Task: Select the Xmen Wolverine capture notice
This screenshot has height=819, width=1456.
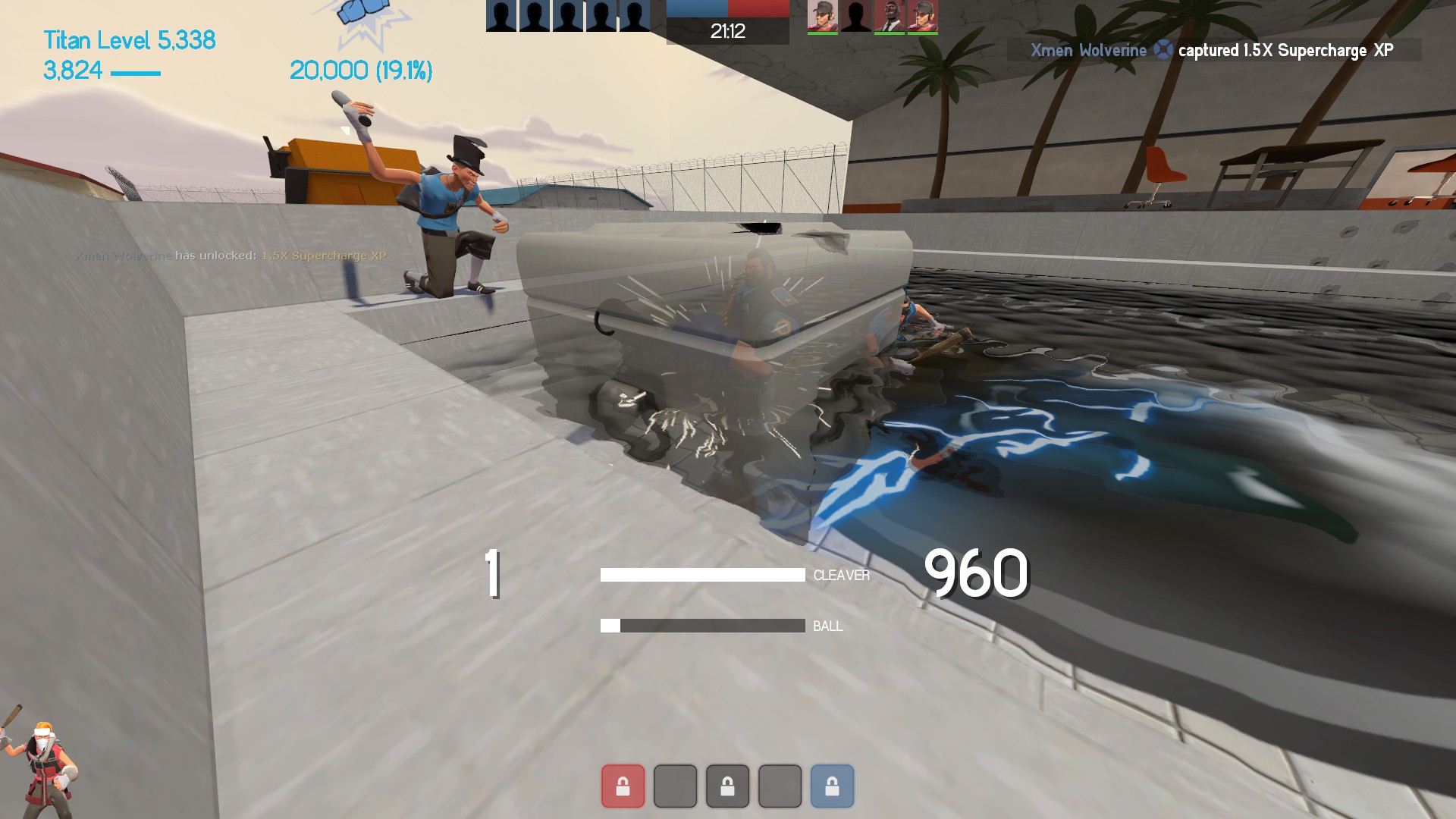Action: 1213,50
